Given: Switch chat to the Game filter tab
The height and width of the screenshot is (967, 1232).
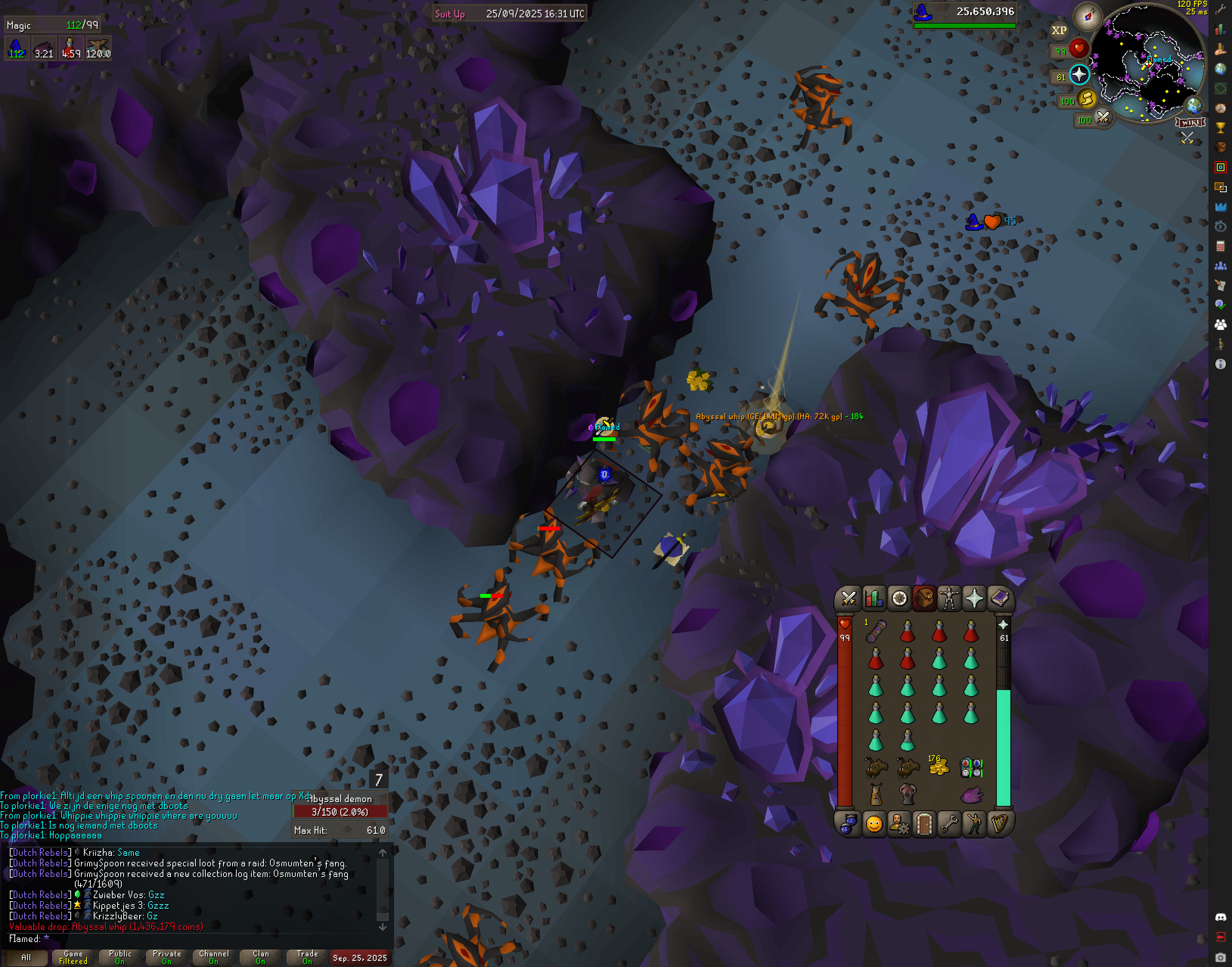Looking at the screenshot, I should pyautogui.click(x=73, y=958).
